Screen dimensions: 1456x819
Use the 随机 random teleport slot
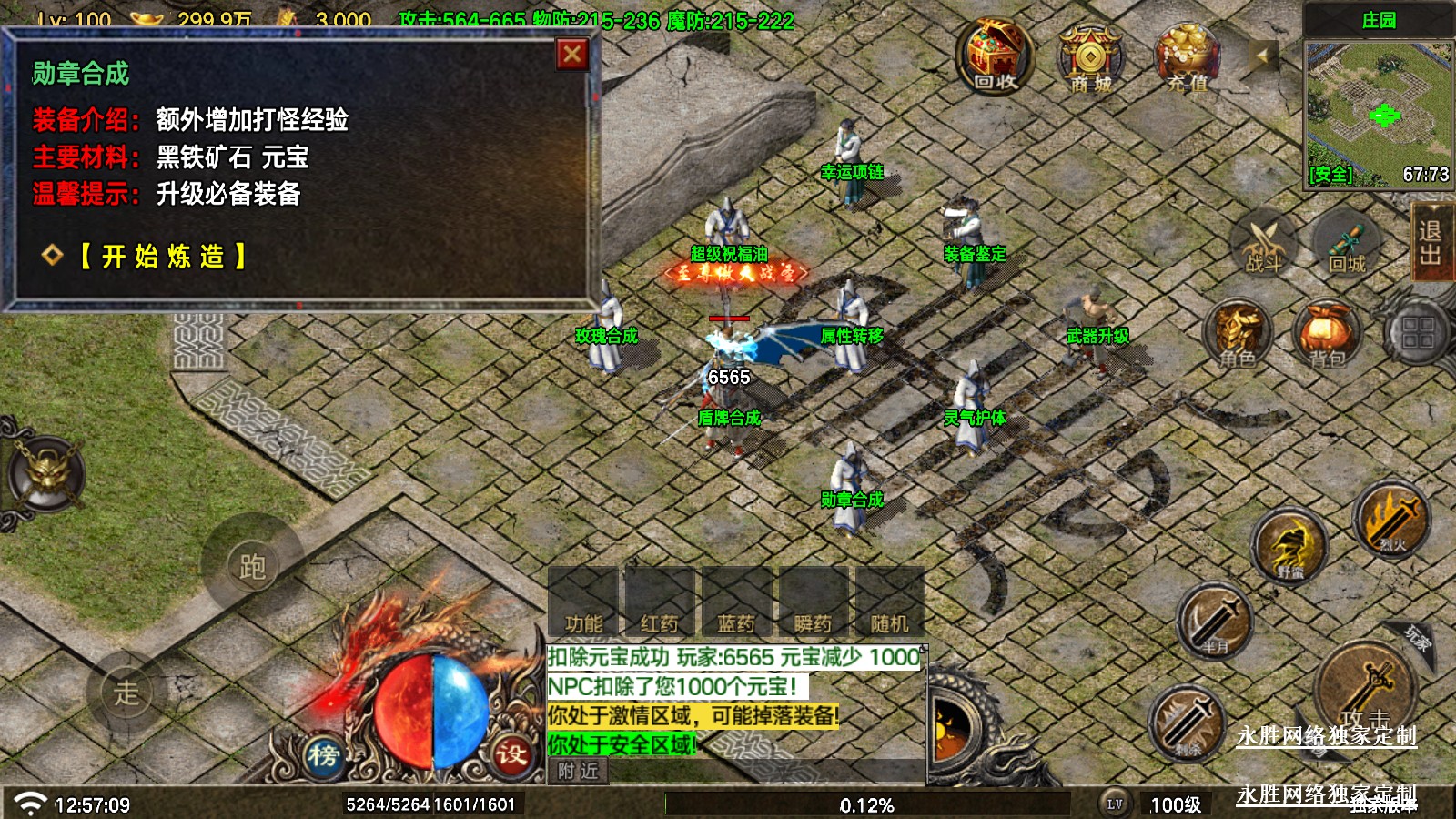point(889,602)
